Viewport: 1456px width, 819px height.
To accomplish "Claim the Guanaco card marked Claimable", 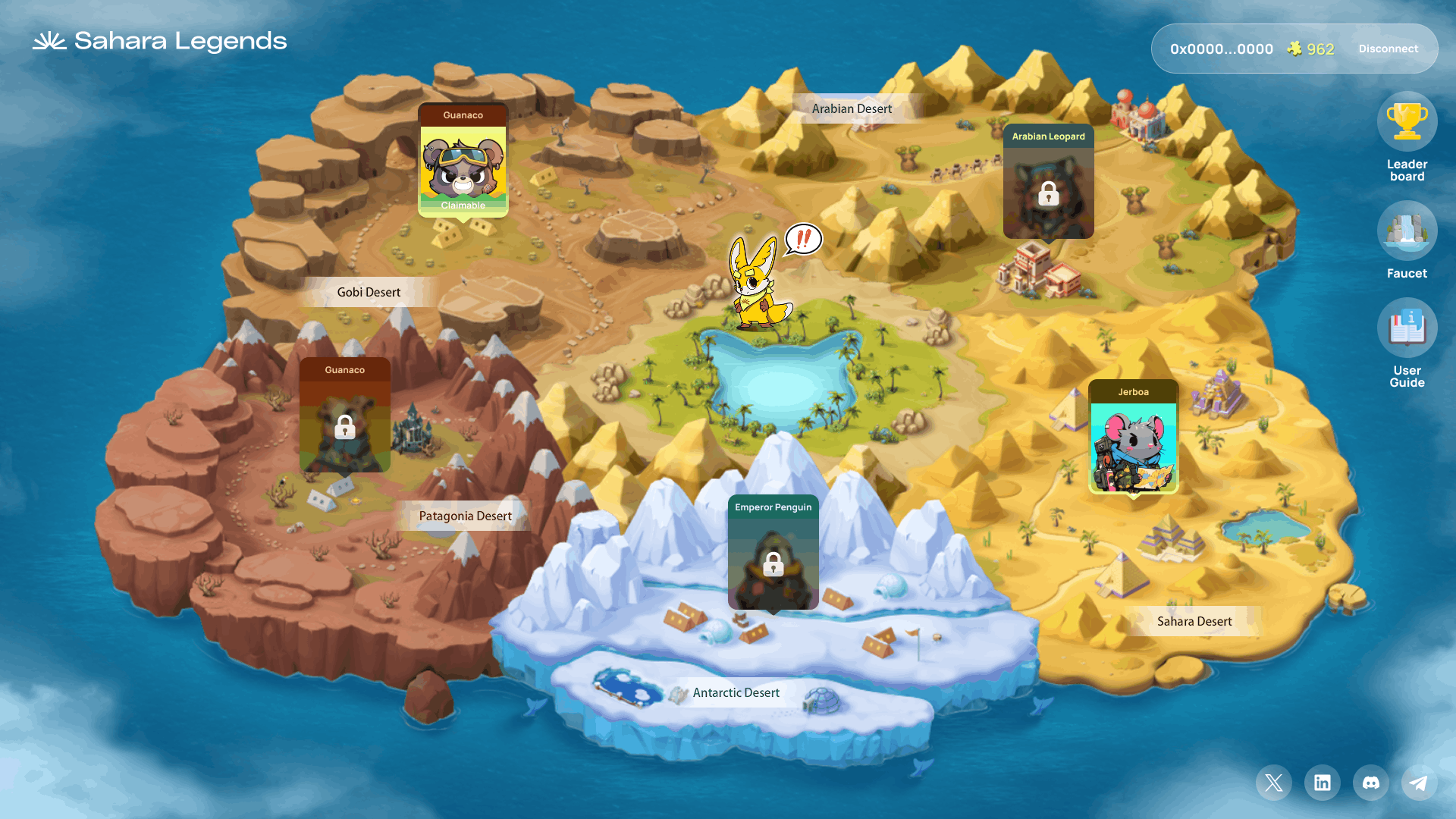I will (x=463, y=161).
